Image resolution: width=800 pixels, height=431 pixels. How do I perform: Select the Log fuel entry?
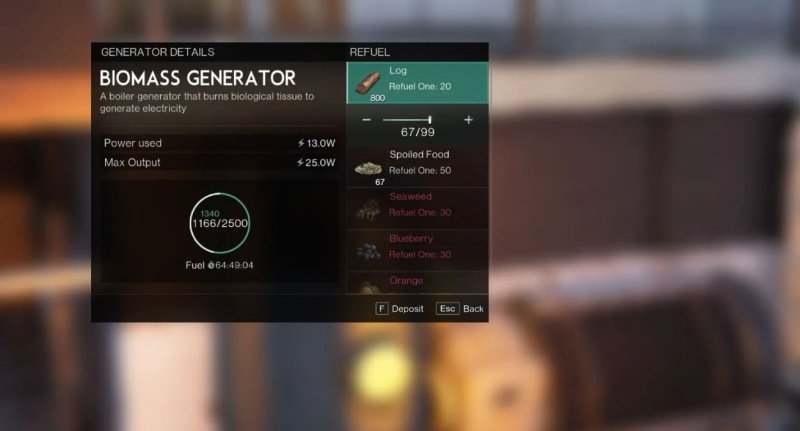[x=417, y=81]
